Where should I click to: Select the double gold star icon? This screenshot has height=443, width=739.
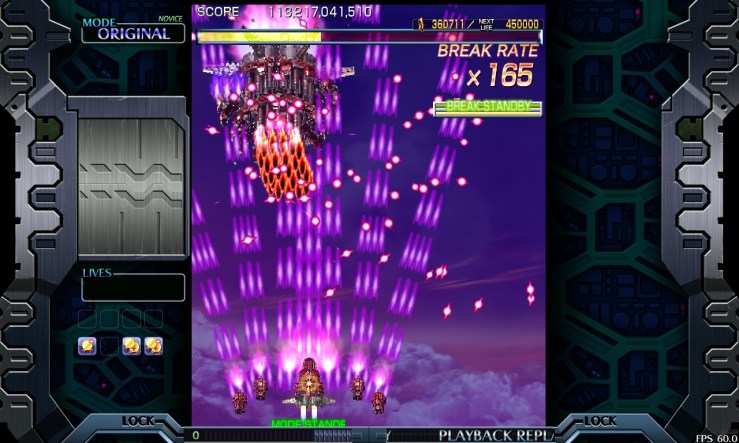pos(131,346)
